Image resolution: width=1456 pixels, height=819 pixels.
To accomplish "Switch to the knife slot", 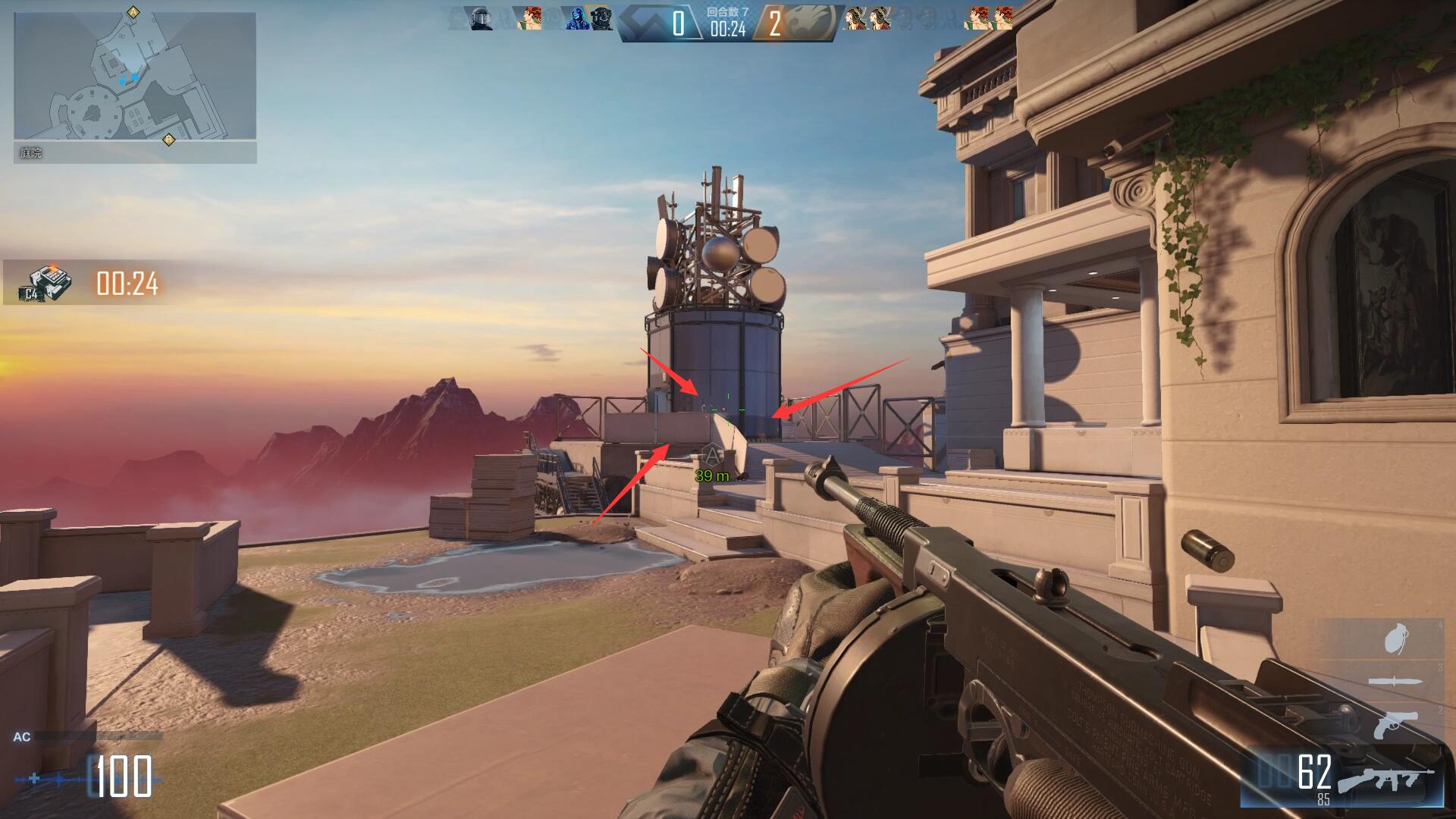I will click(x=1392, y=682).
